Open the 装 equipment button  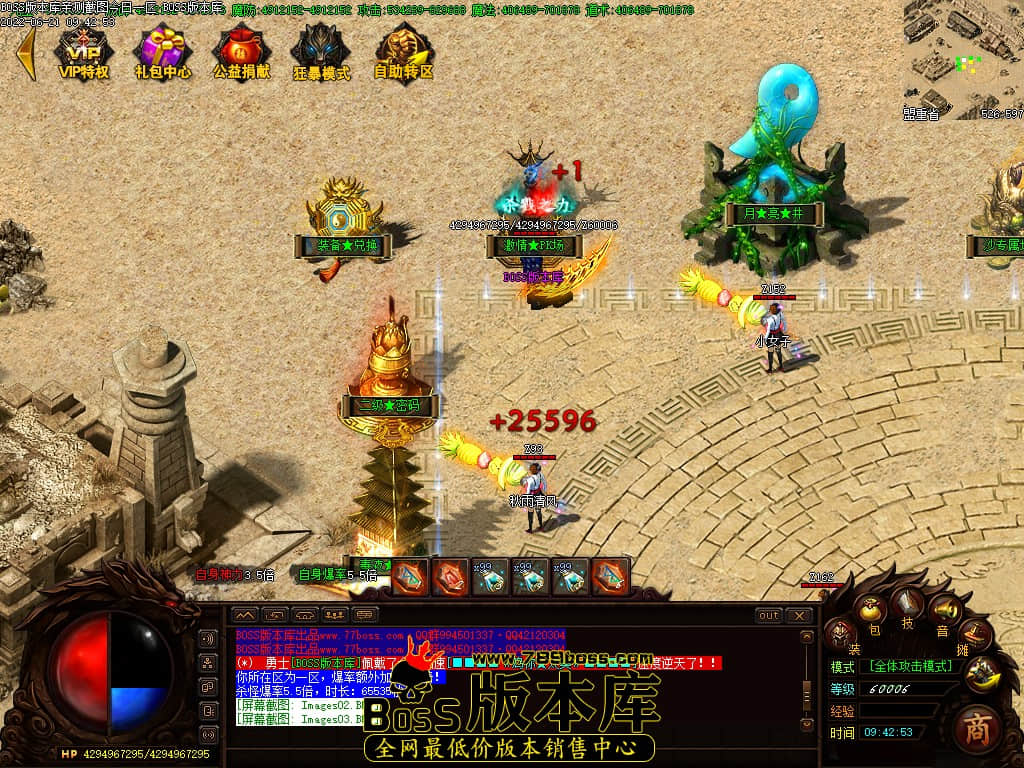coord(840,633)
